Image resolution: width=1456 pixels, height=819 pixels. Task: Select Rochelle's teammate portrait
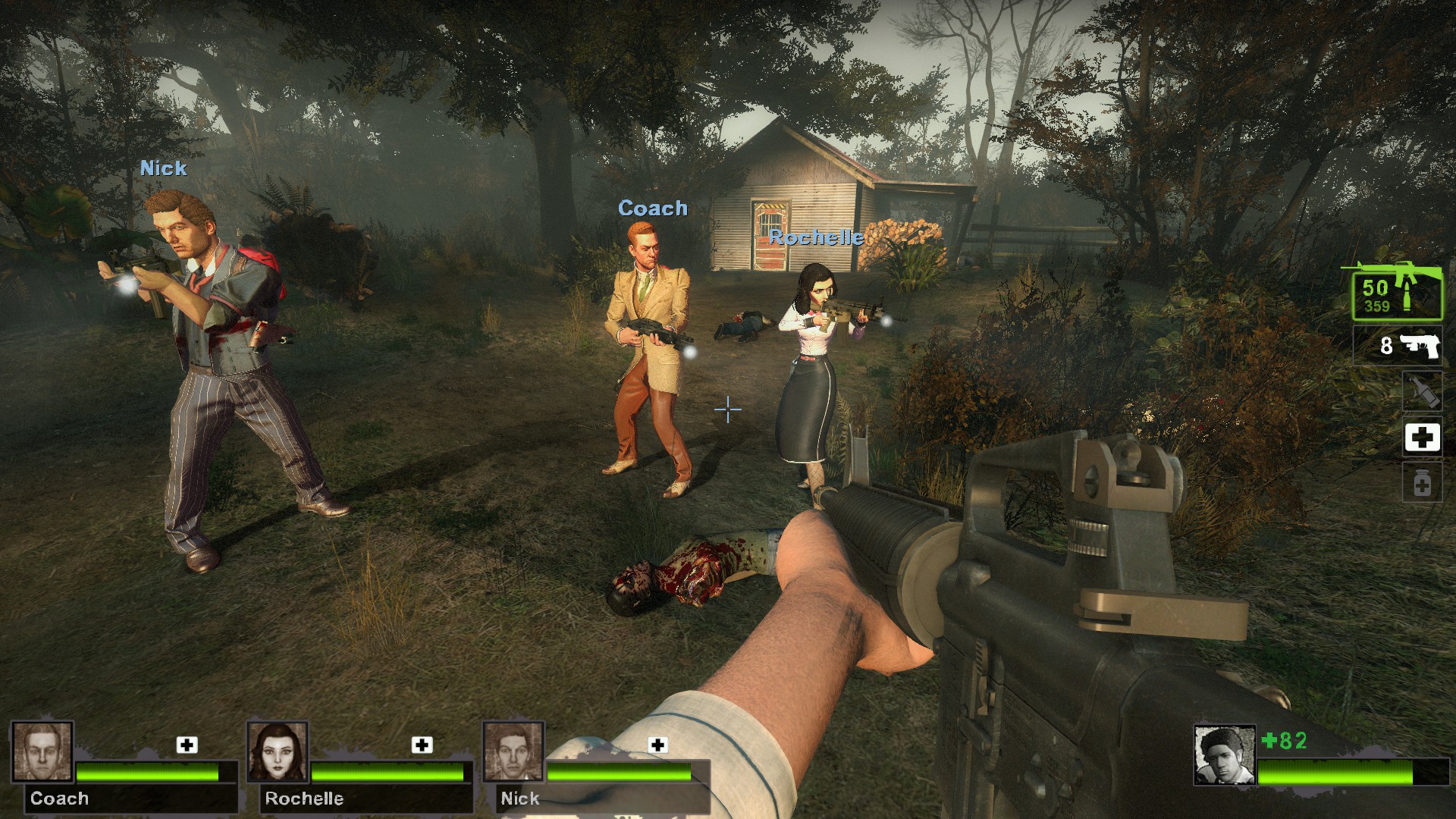point(278,752)
